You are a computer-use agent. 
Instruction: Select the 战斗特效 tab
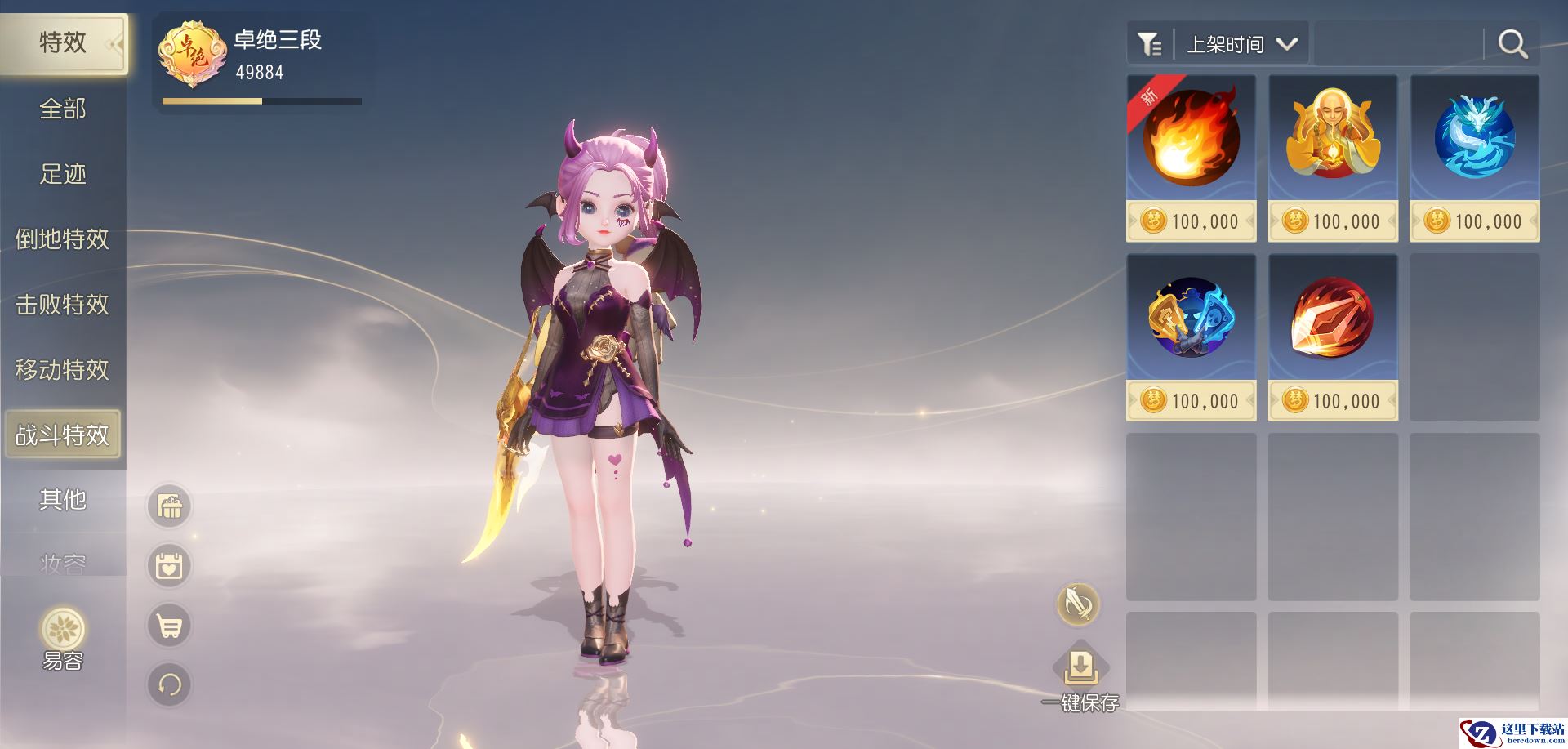point(62,435)
